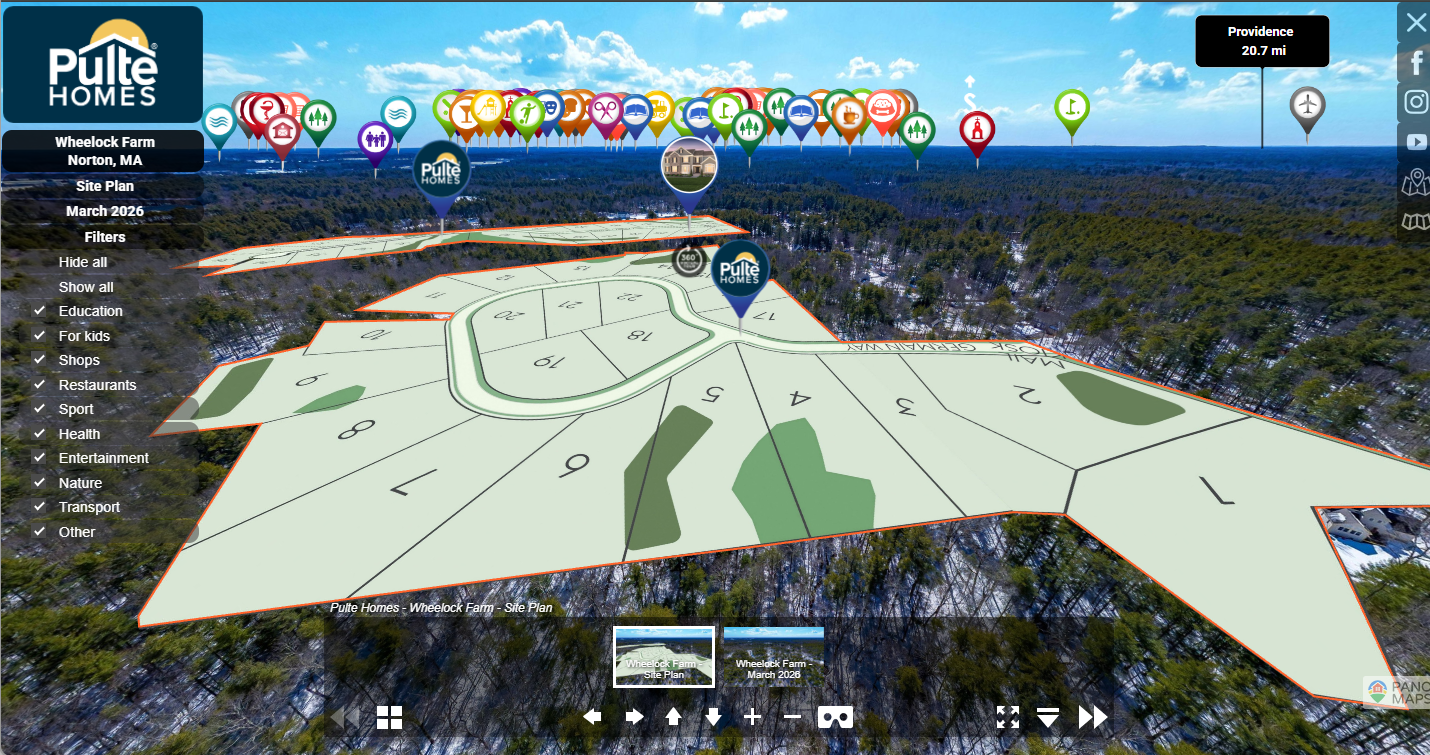
Task: Toggle the Restaurants filter
Action: [x=40, y=385]
